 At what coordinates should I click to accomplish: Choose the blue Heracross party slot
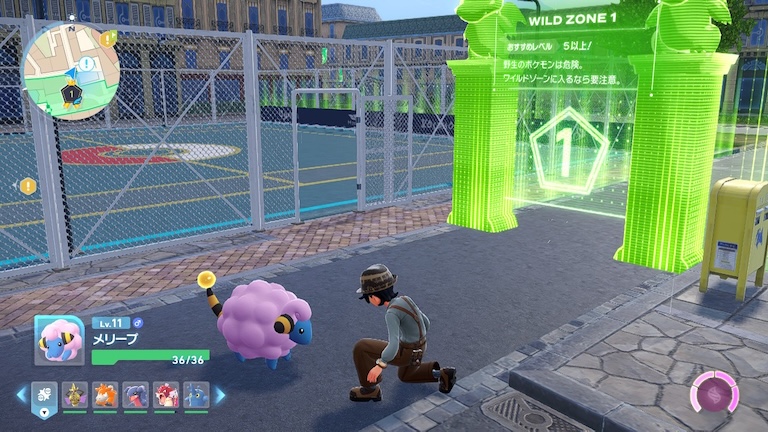[x=196, y=395]
